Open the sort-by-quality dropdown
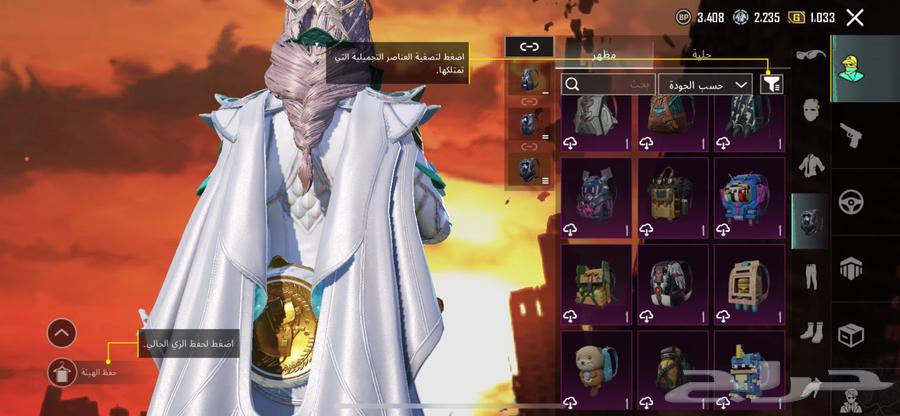The image size is (900, 416). pyautogui.click(x=706, y=85)
